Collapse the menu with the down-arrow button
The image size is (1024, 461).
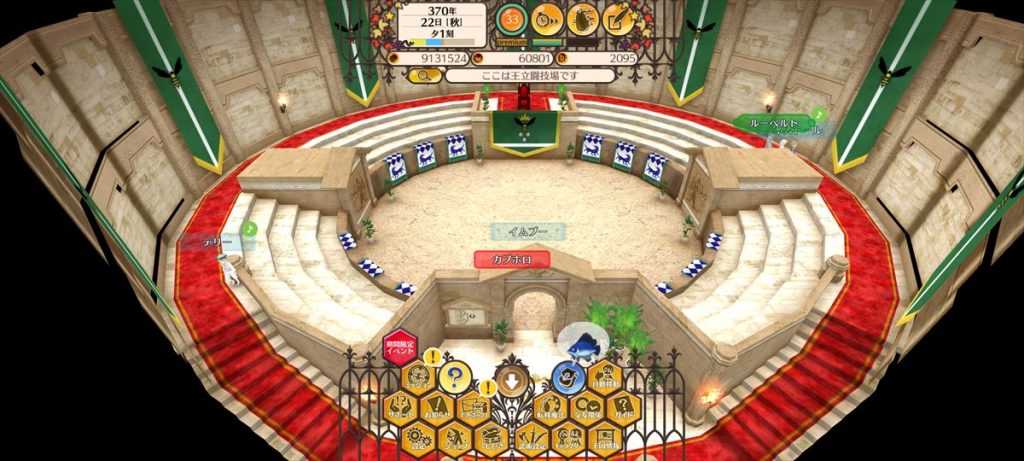[512, 379]
